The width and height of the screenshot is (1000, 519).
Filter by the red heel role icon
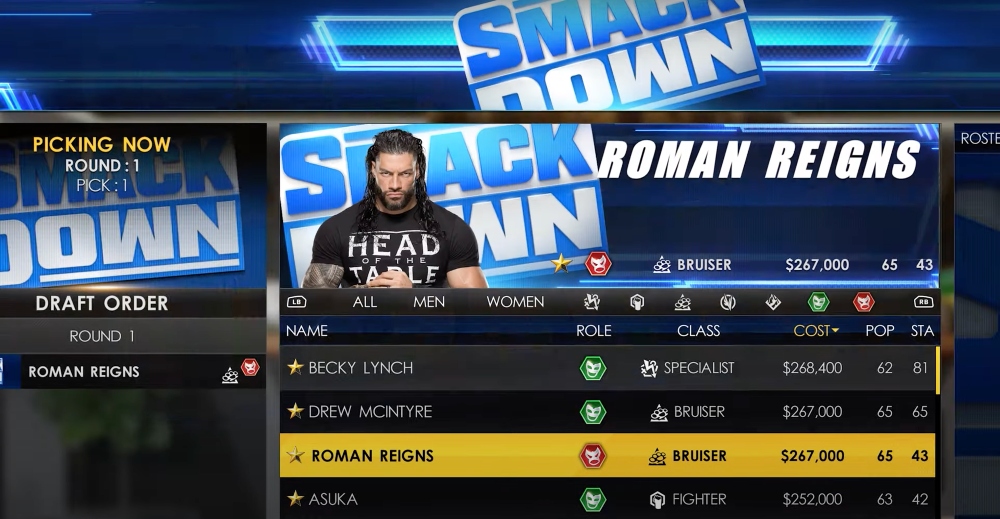point(863,301)
